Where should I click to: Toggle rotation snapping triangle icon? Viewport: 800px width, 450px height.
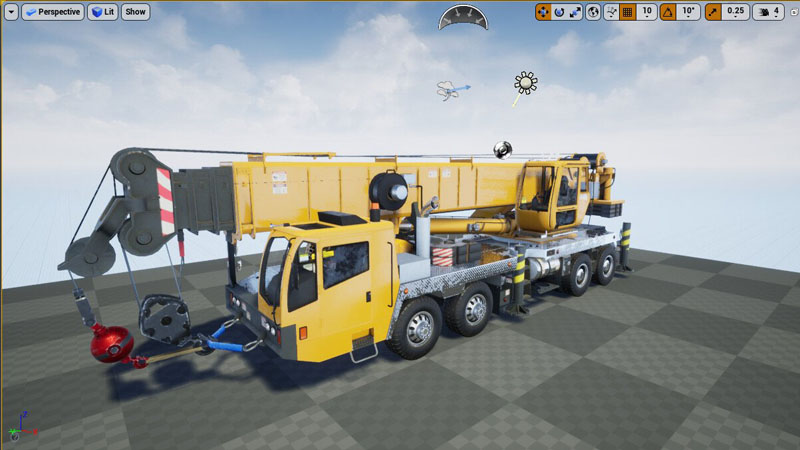(x=667, y=12)
